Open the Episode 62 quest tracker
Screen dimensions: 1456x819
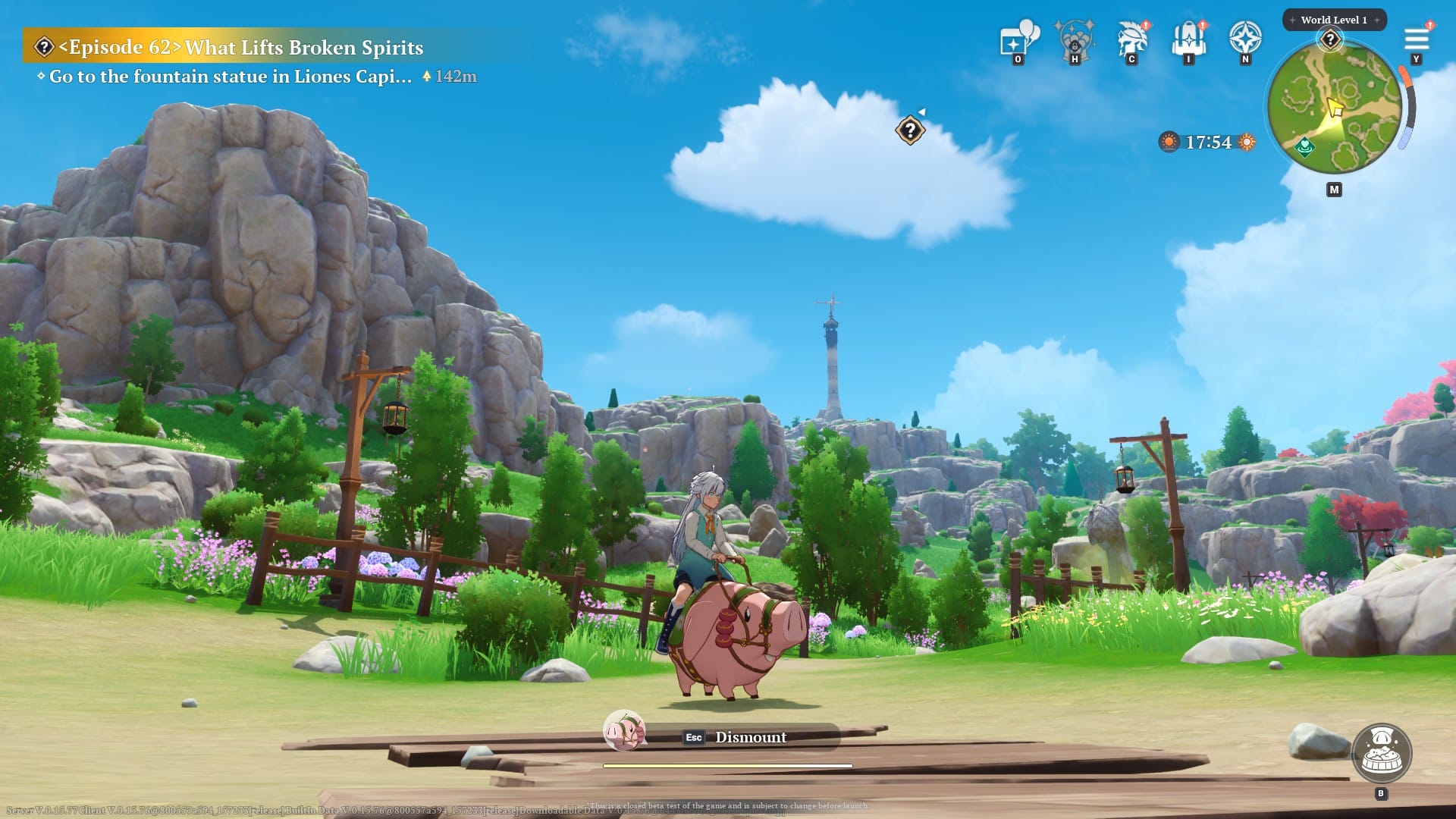227,48
